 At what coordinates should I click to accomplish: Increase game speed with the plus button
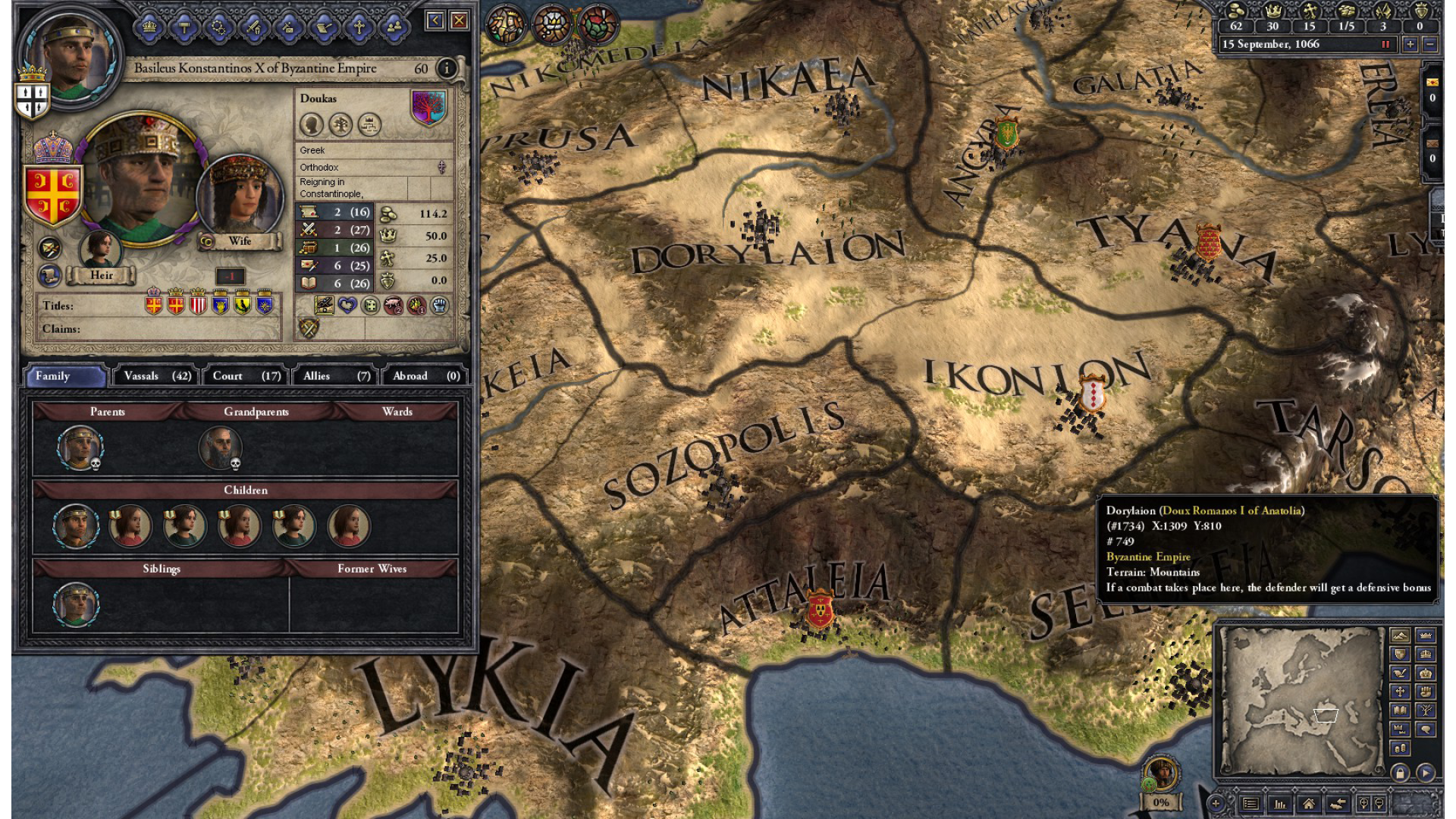point(1410,44)
